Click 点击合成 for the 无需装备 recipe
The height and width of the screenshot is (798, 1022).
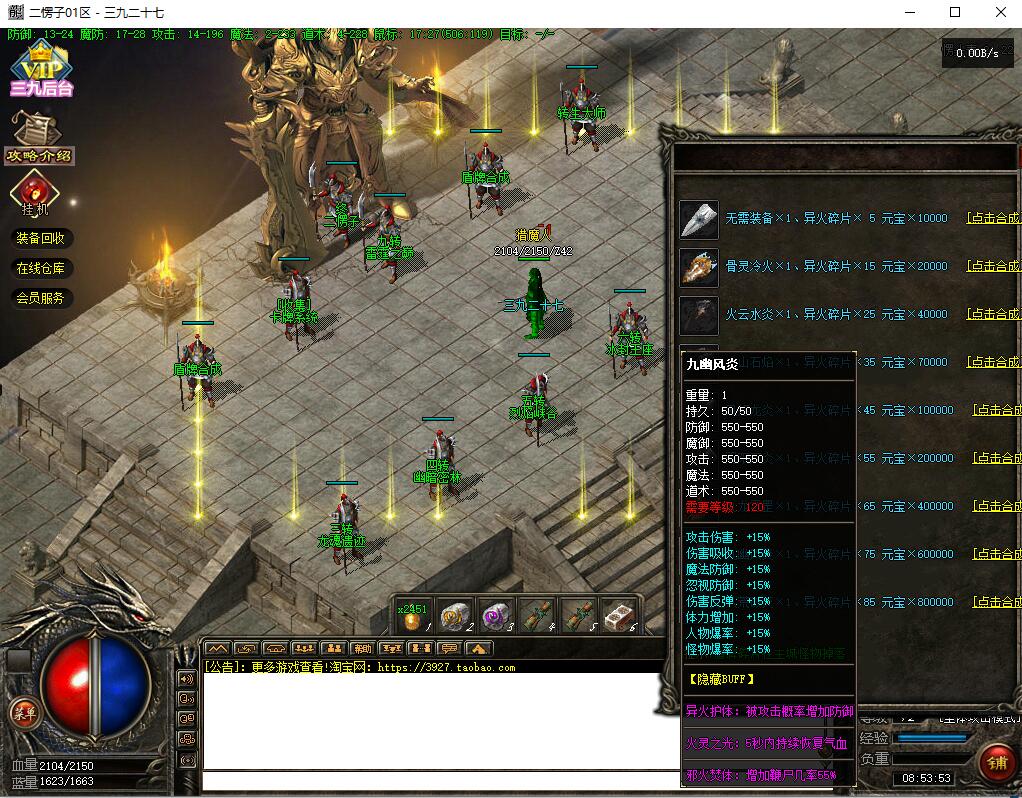point(993,218)
